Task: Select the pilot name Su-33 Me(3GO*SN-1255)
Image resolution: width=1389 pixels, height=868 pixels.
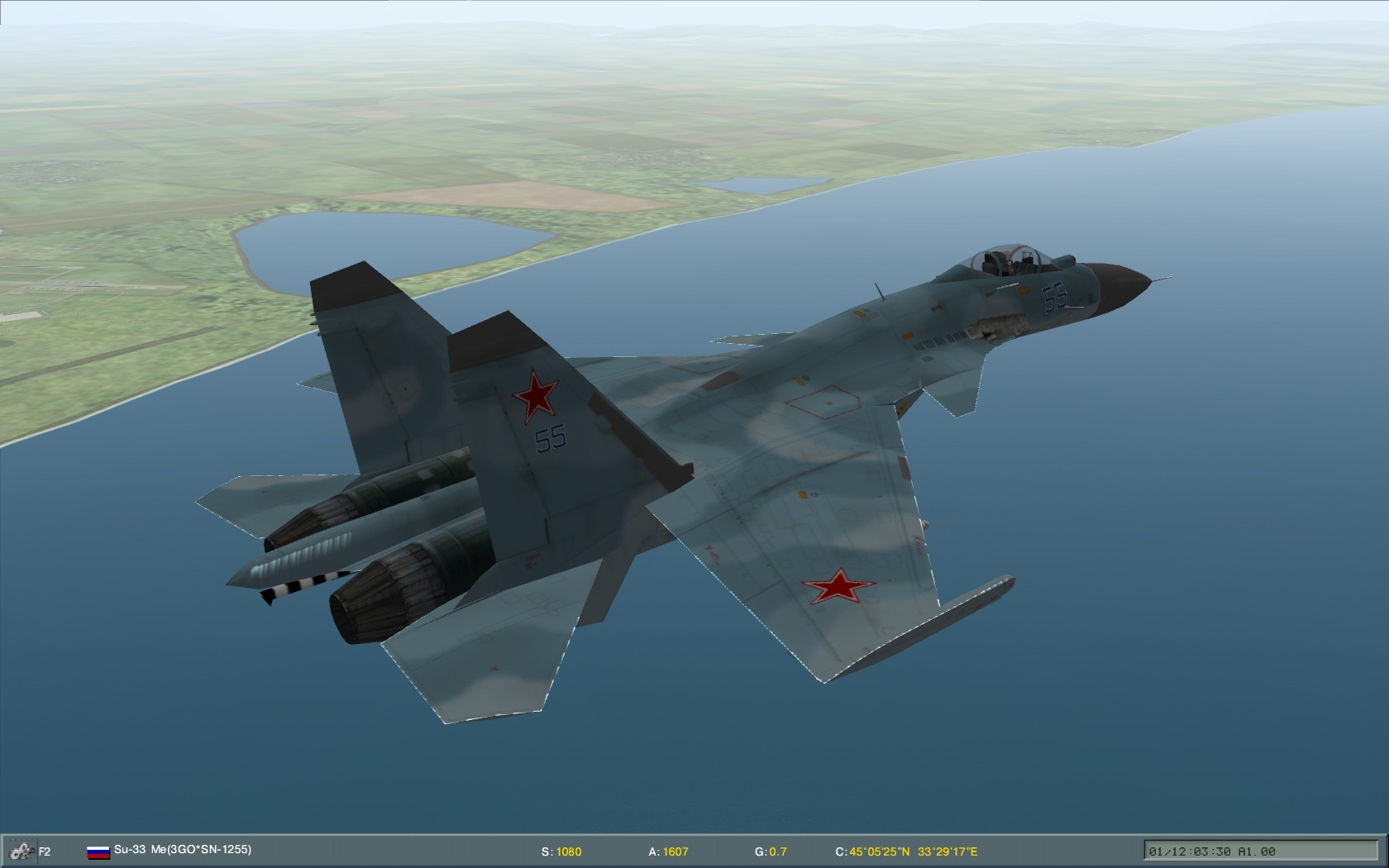Action: 183,849
